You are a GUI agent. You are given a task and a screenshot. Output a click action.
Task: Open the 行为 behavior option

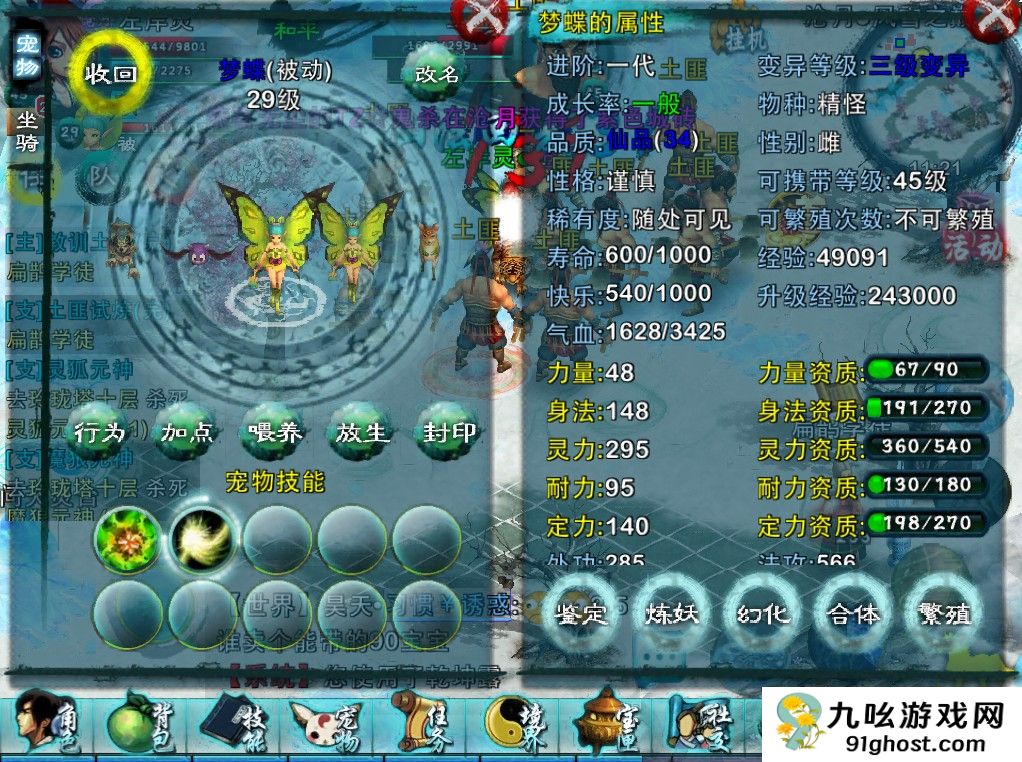99,432
